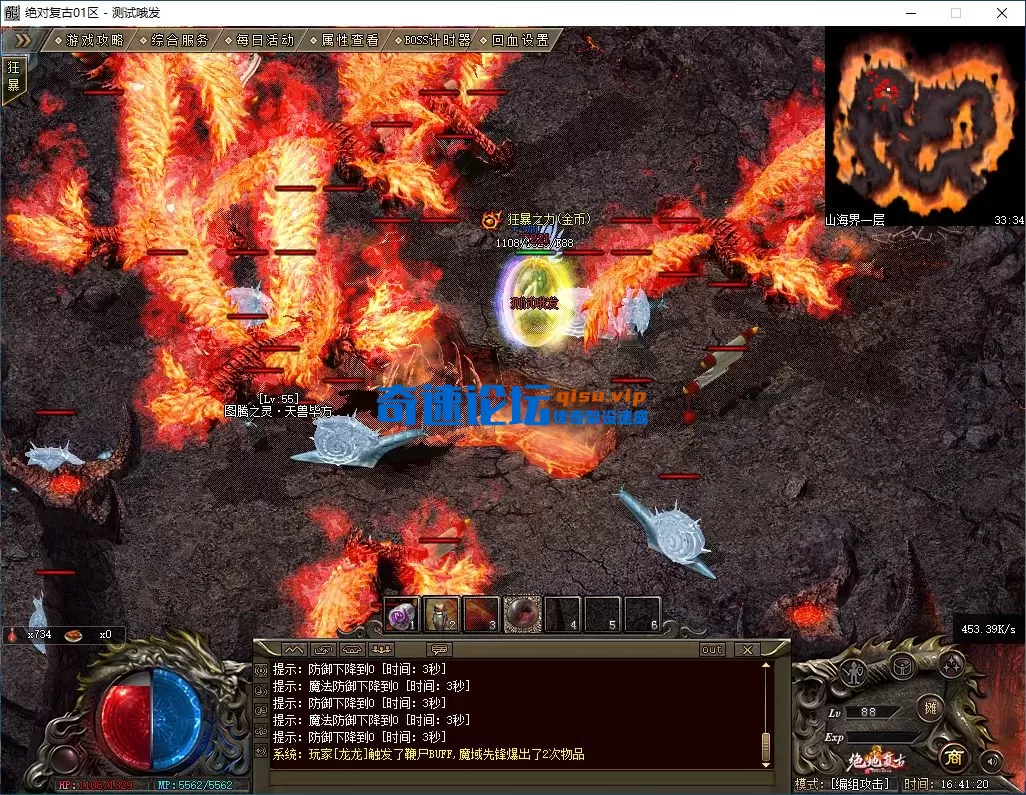The height and width of the screenshot is (795, 1026).
Task: Open the bag inventory icon
Action: click(x=905, y=664)
